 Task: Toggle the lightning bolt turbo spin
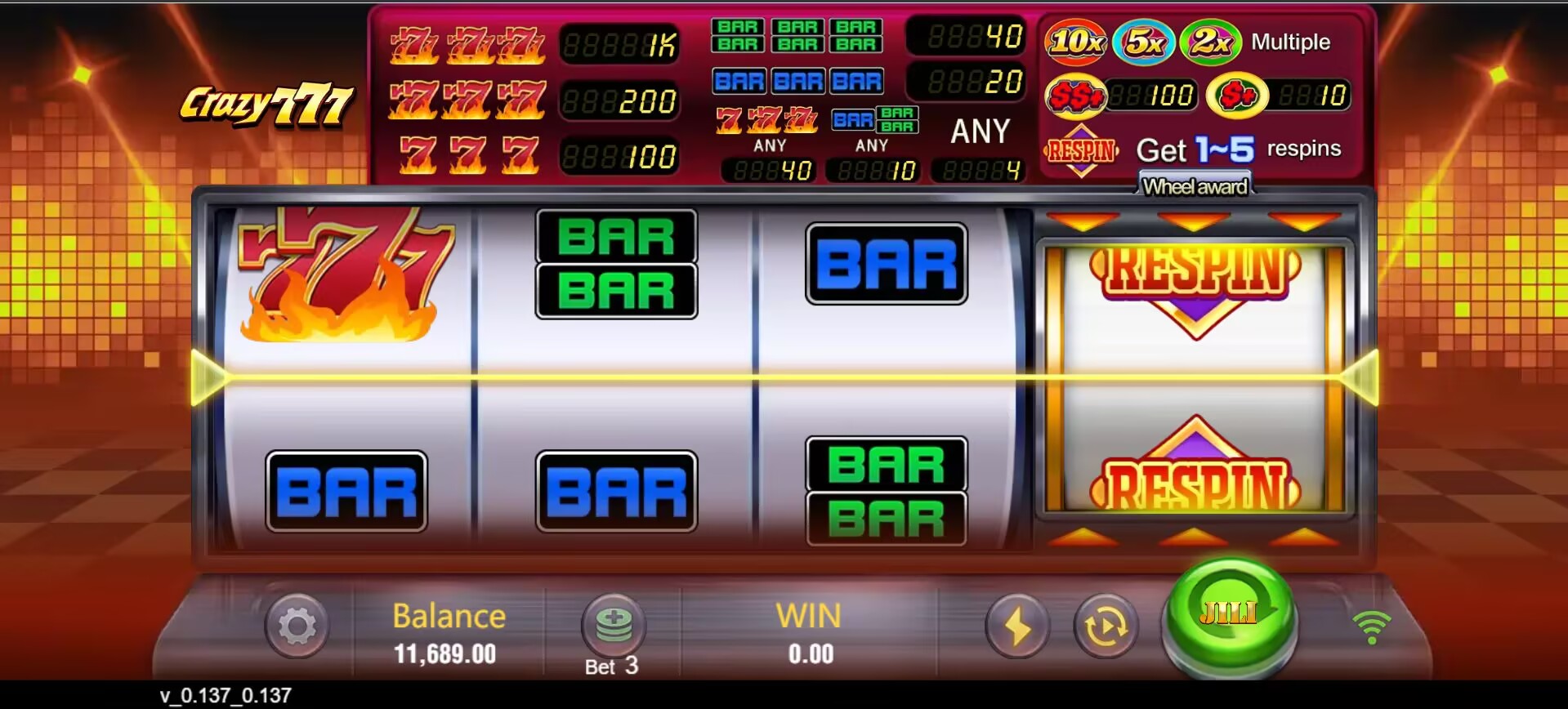1016,627
